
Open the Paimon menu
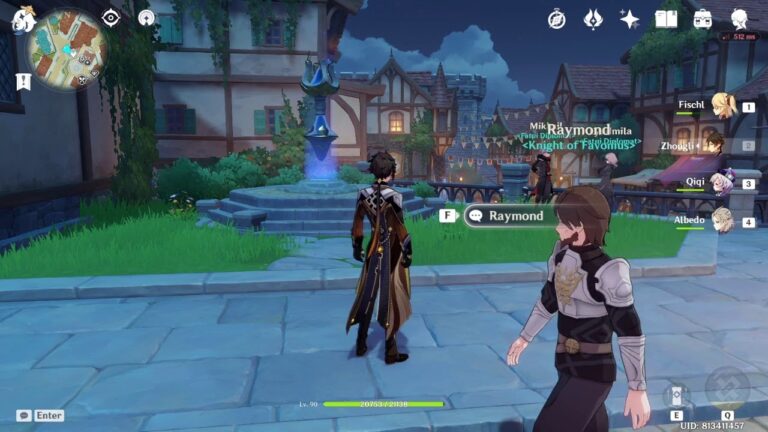coord(22,19)
